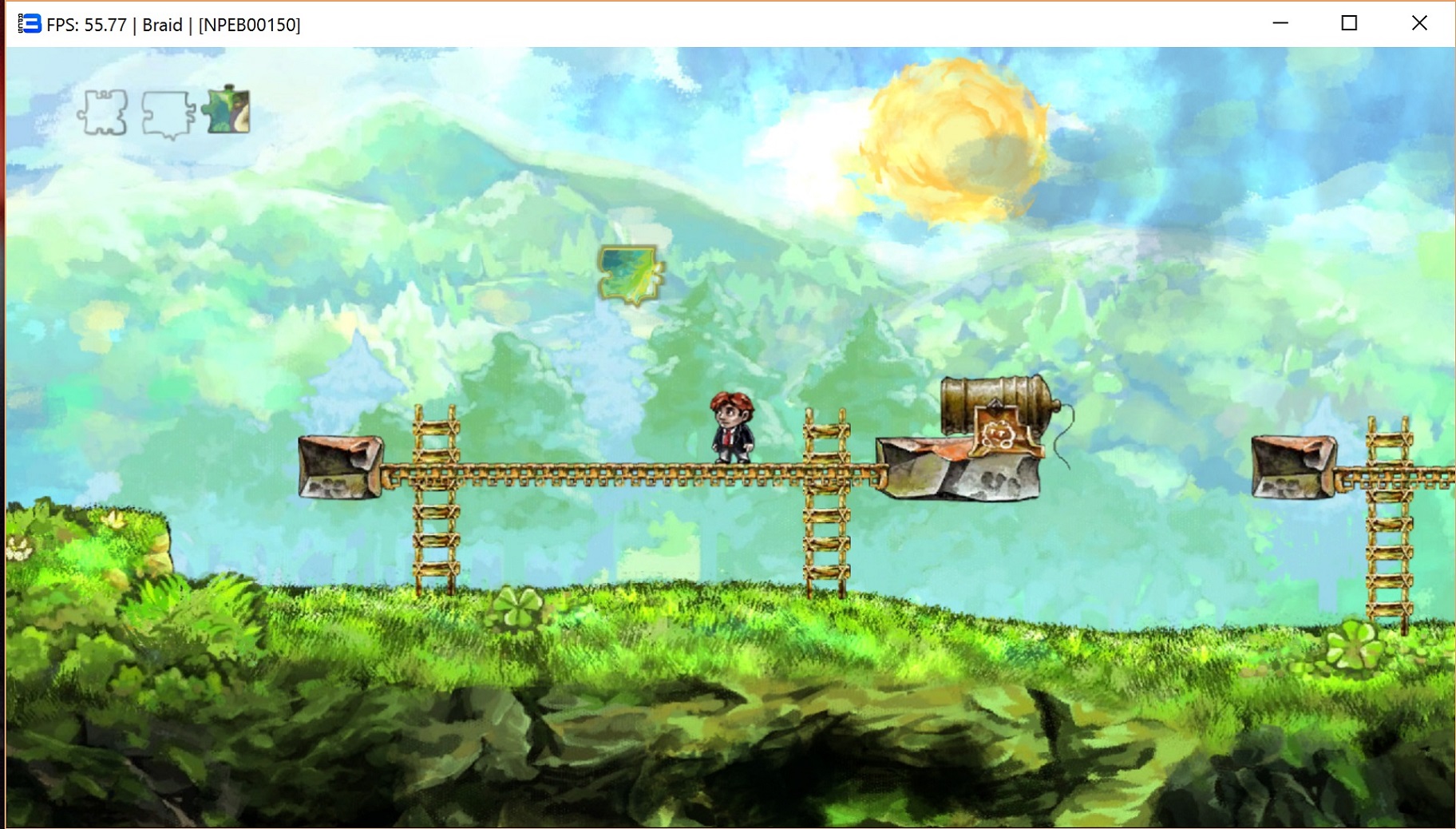This screenshot has height=829, width=1456.
Task: Select the collected puzzle piece in the HUD tracker
Action: [227, 110]
